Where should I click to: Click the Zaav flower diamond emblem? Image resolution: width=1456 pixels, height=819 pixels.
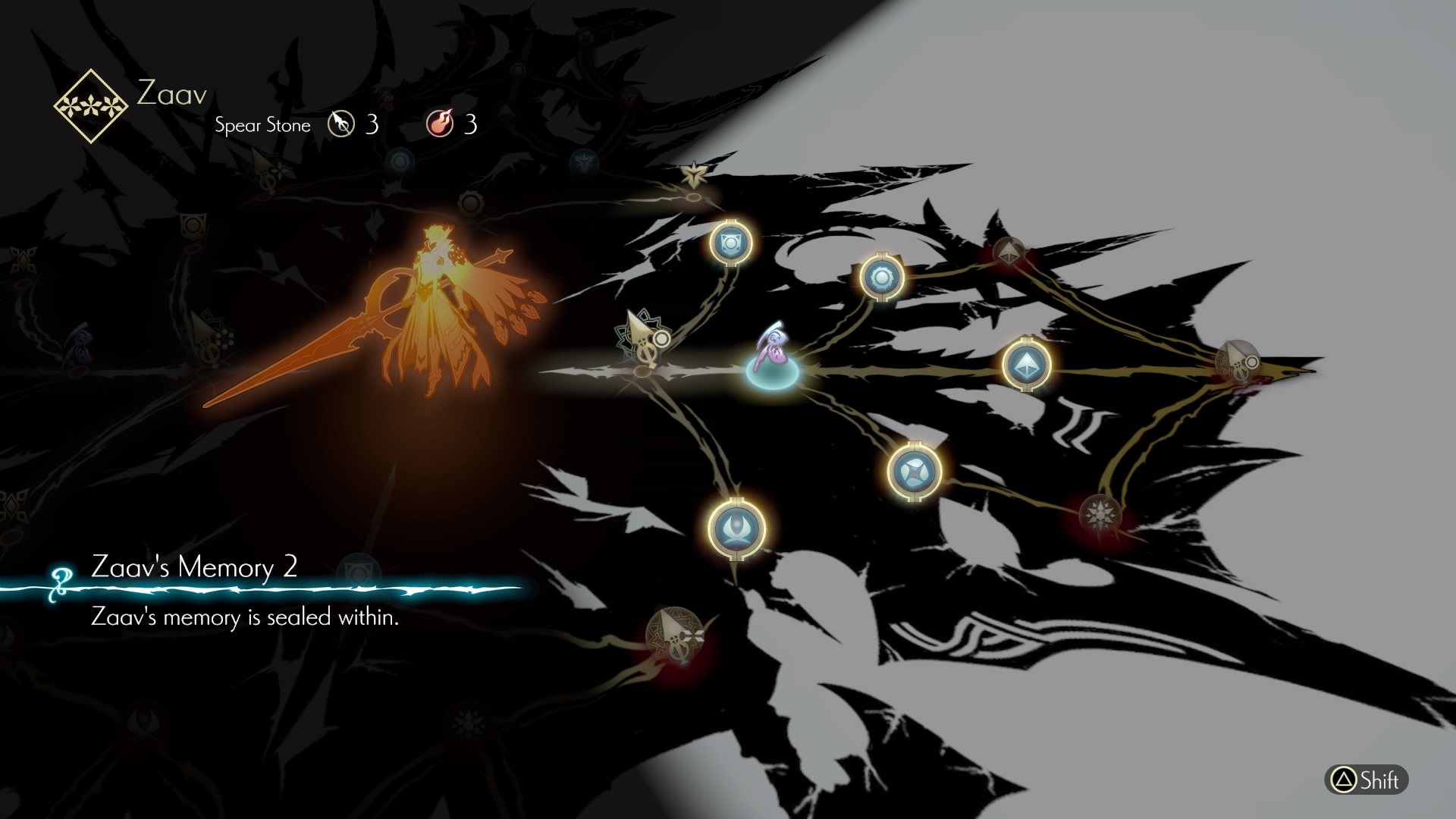pos(91,106)
